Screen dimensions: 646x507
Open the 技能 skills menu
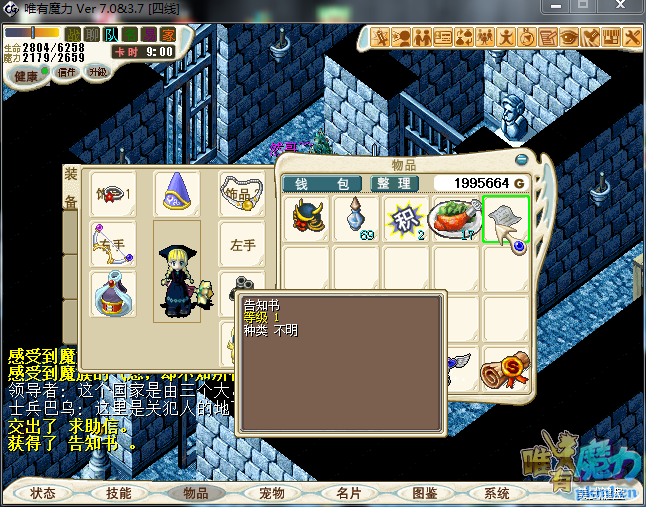pyautogui.click(x=119, y=493)
